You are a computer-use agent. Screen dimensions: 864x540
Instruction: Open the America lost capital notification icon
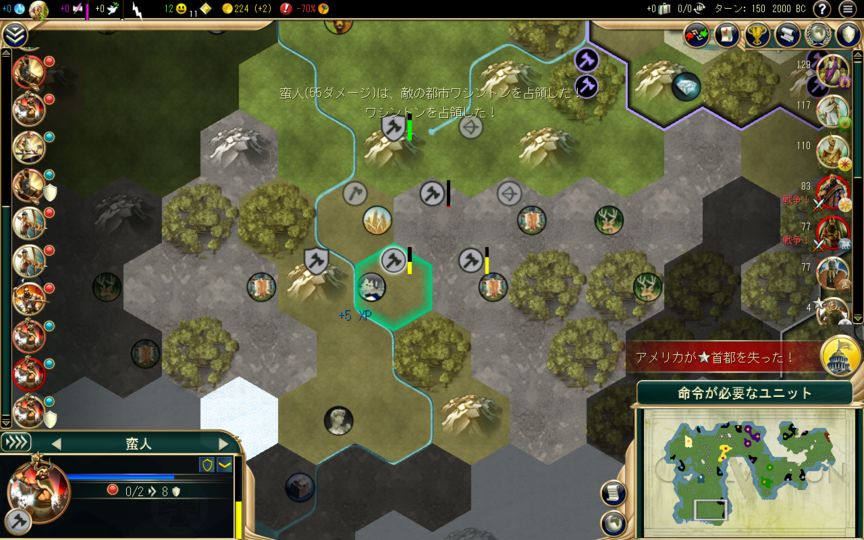841,356
